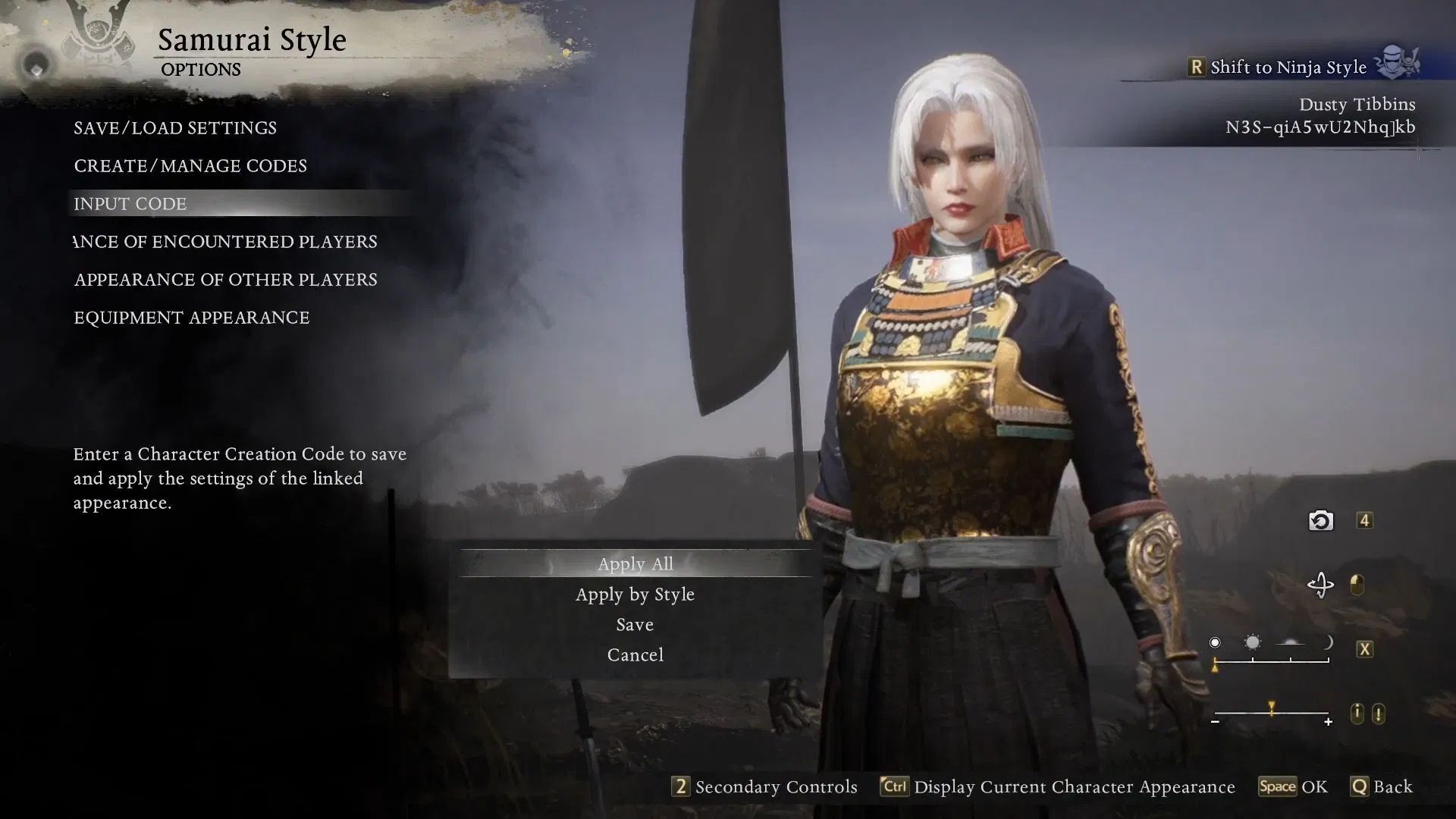This screenshot has height=819, width=1456.
Task: Open Create/Manage Codes
Action: point(190,165)
